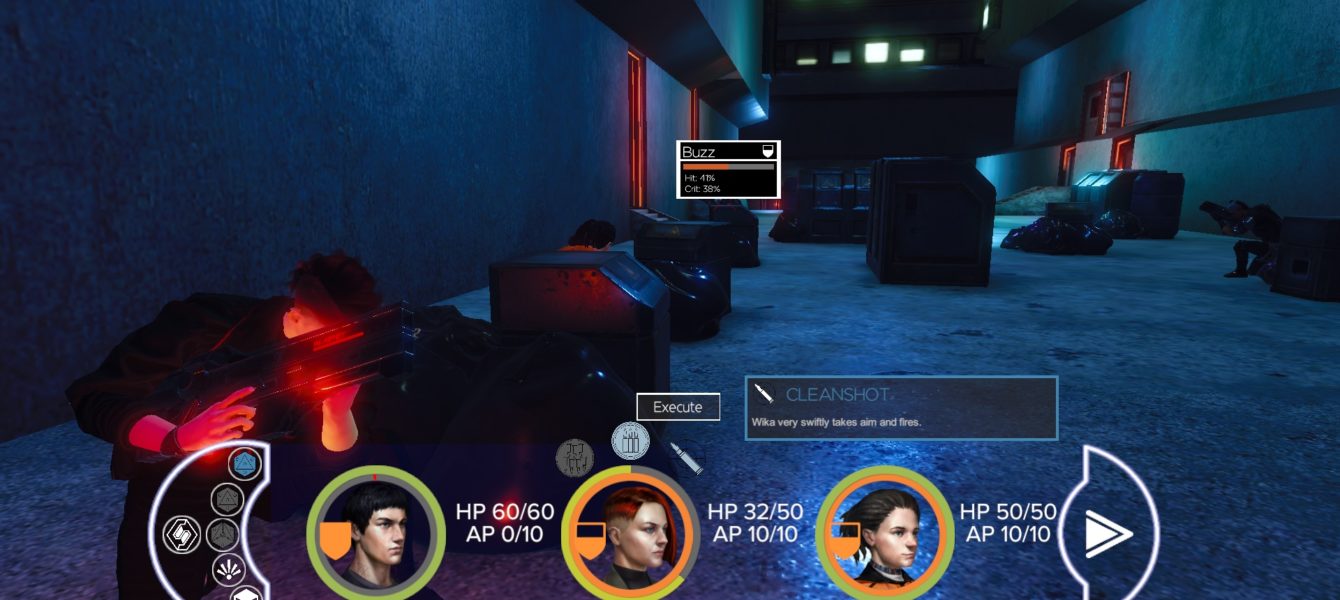Select the blue highlighted dice icon

(244, 464)
